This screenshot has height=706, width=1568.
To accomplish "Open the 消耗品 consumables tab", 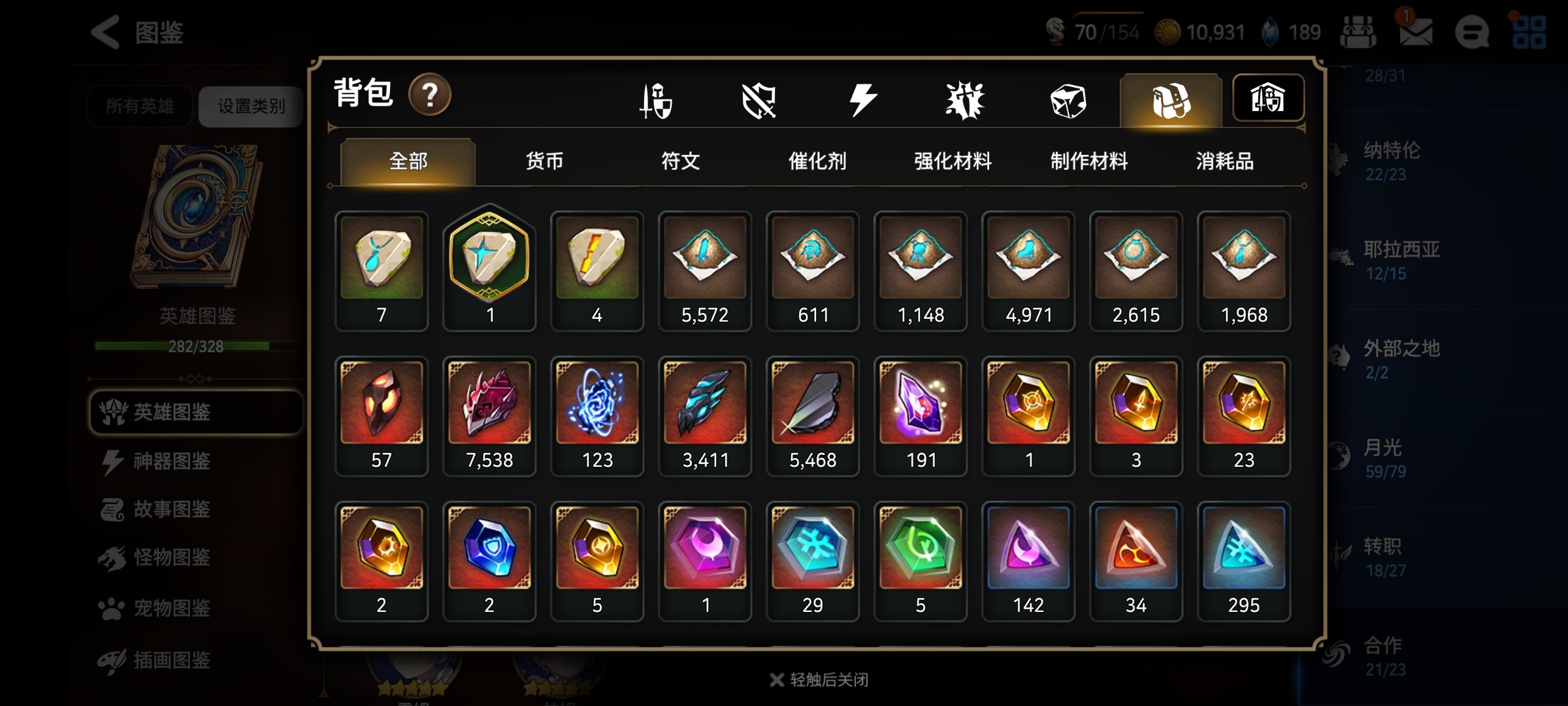I will pos(1224,161).
